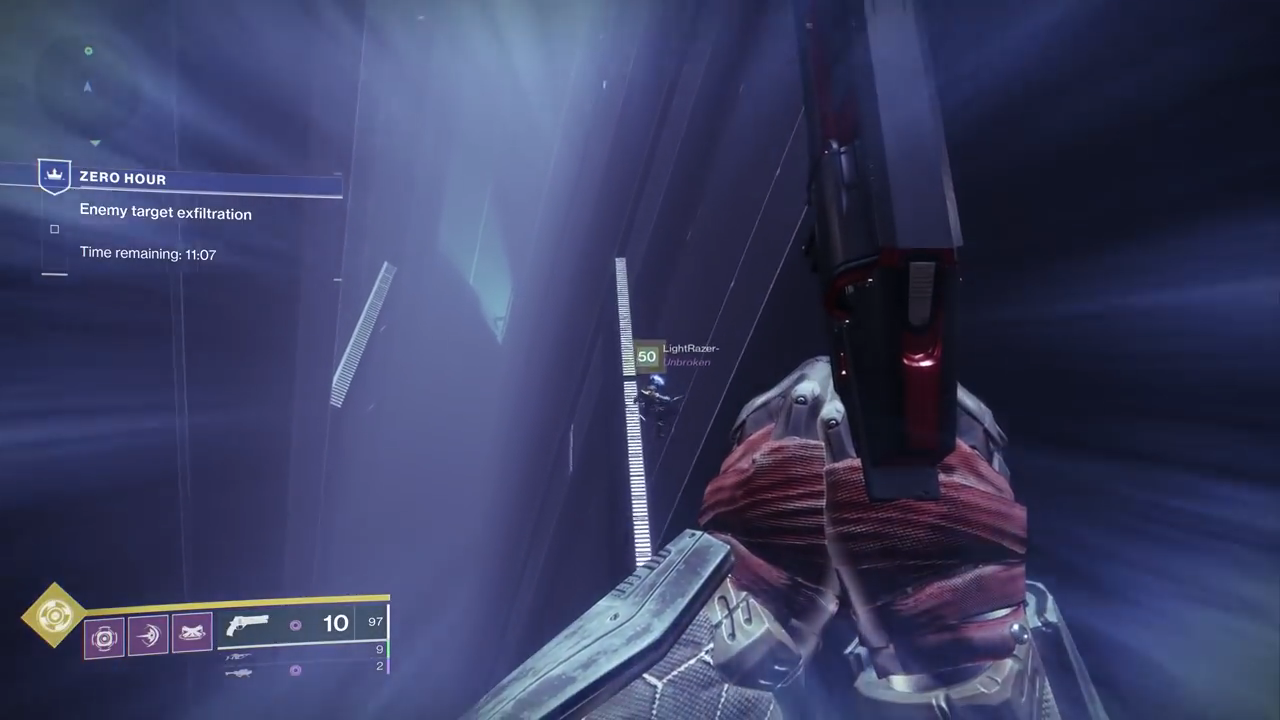The height and width of the screenshot is (720, 1280).
Task: Switch to the heavy weapon with 2 ammo
Action: pyautogui.click(x=240, y=671)
